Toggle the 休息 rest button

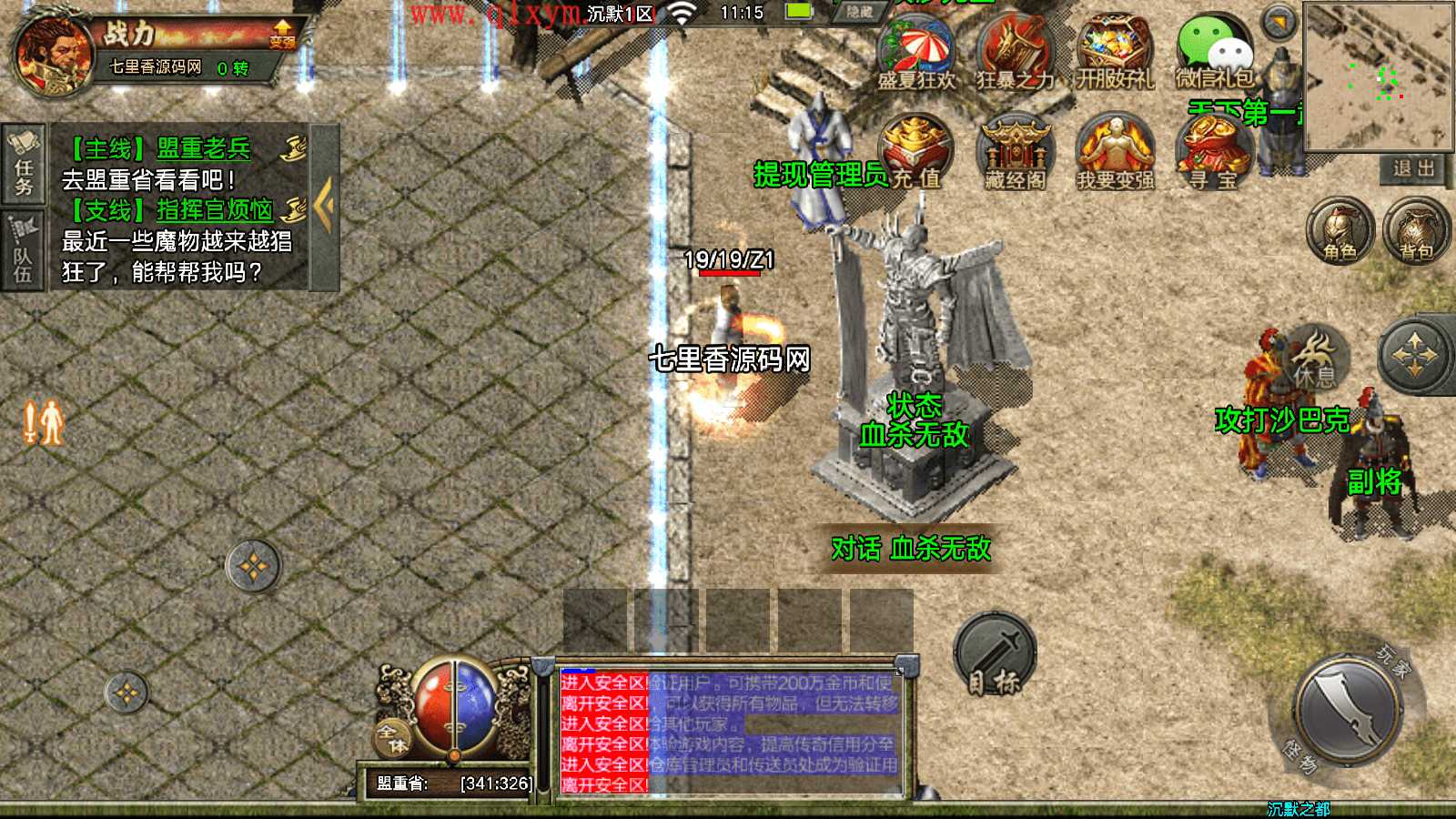click(x=1315, y=357)
